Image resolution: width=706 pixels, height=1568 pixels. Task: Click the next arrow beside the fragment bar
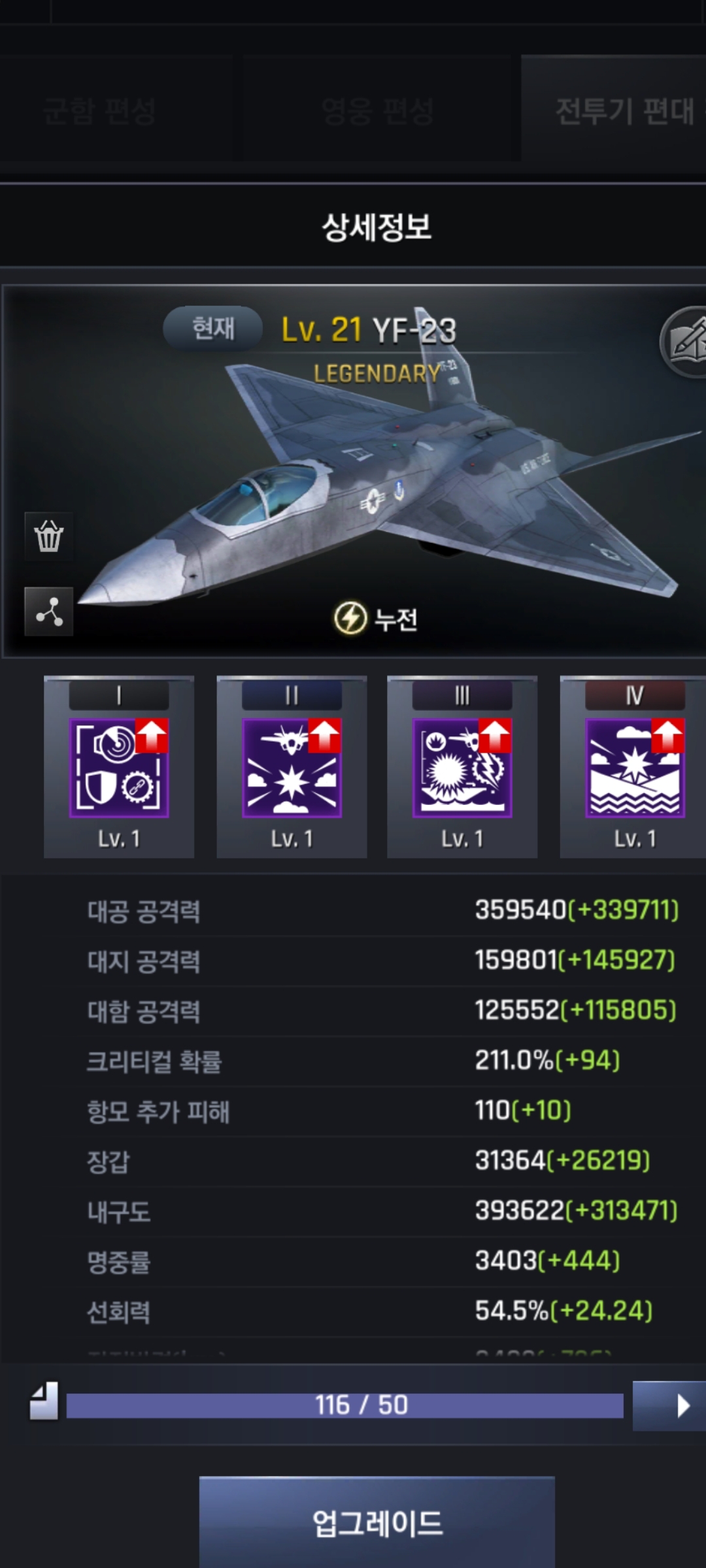(668, 1405)
